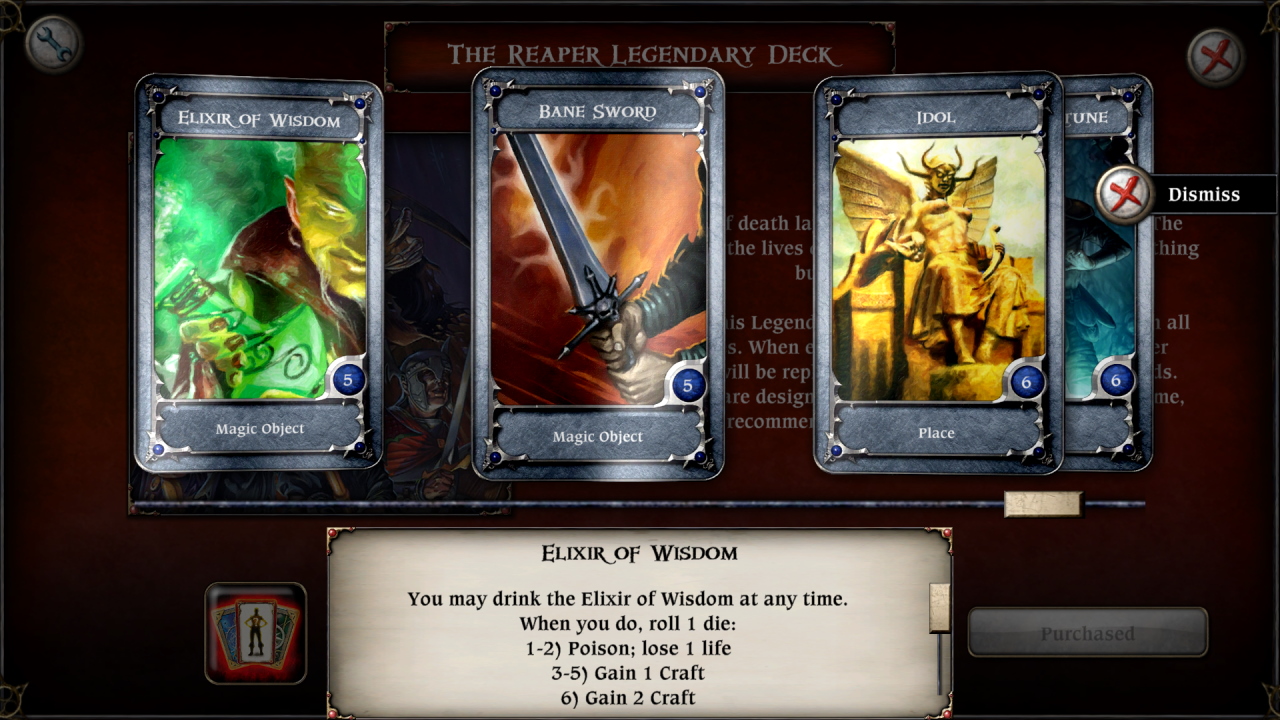Click the red X icon beside Dismiss
Image resolution: width=1280 pixels, height=720 pixels.
(x=1122, y=194)
